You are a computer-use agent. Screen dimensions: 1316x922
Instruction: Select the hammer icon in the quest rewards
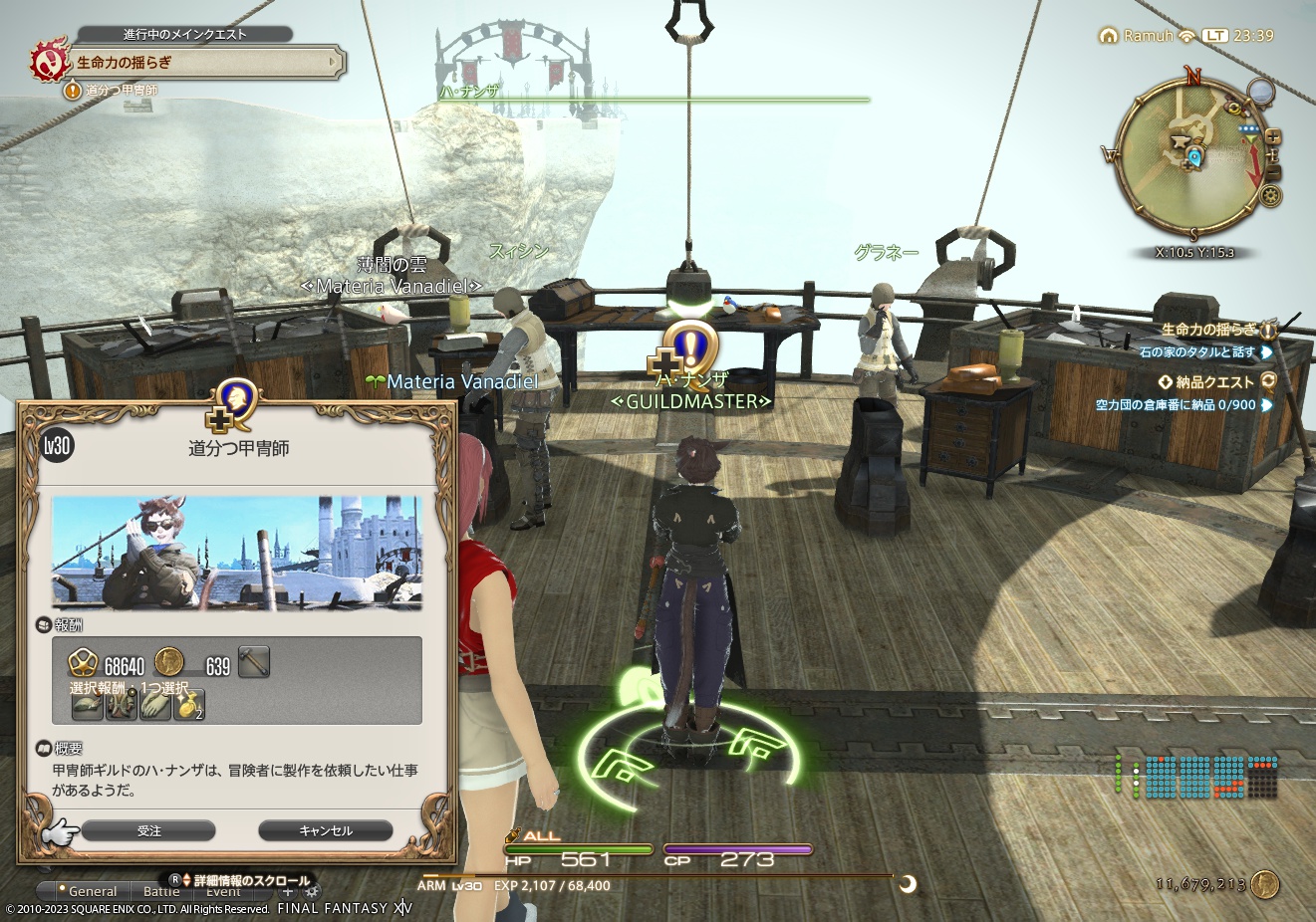point(253,661)
